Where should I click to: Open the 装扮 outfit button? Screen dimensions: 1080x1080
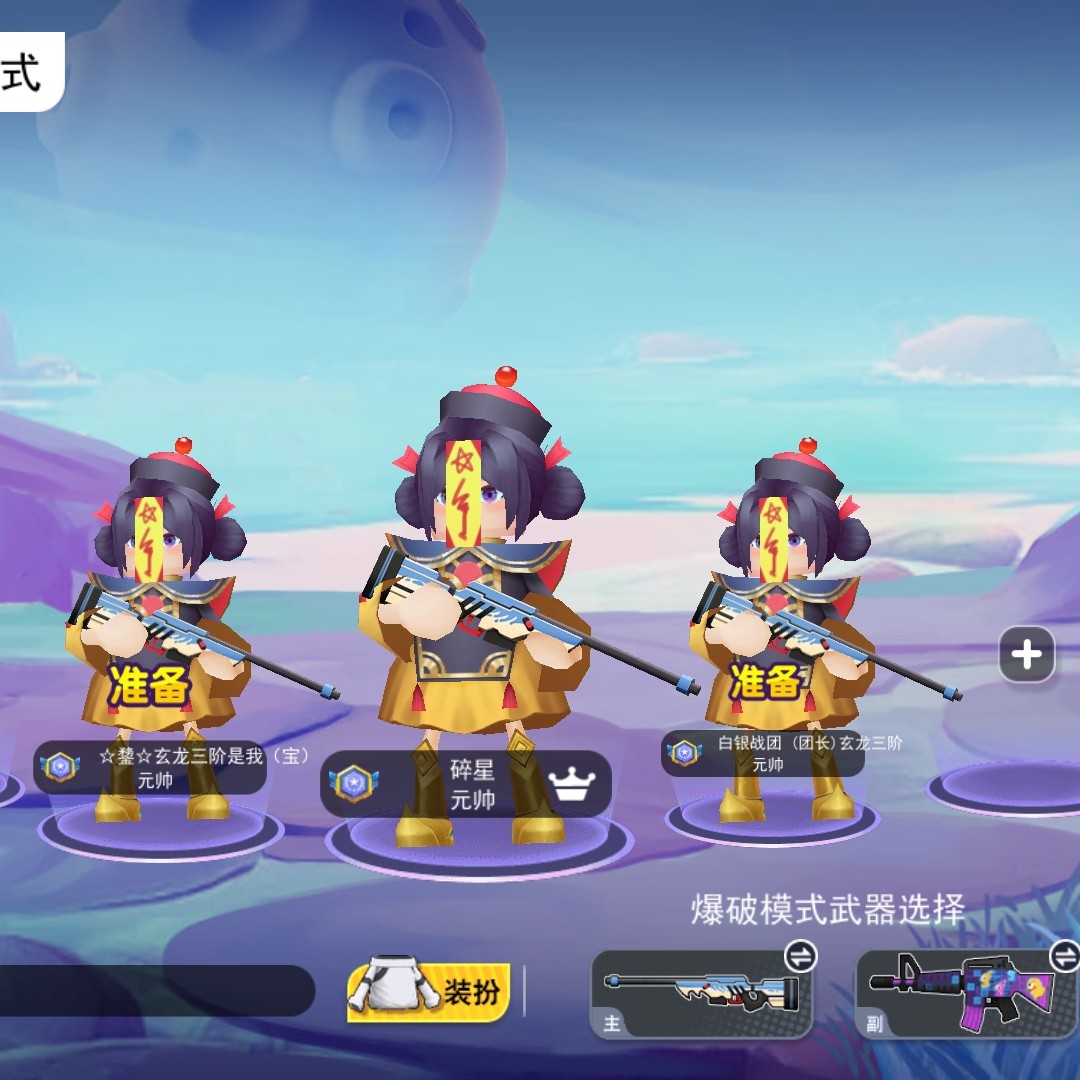coord(429,991)
